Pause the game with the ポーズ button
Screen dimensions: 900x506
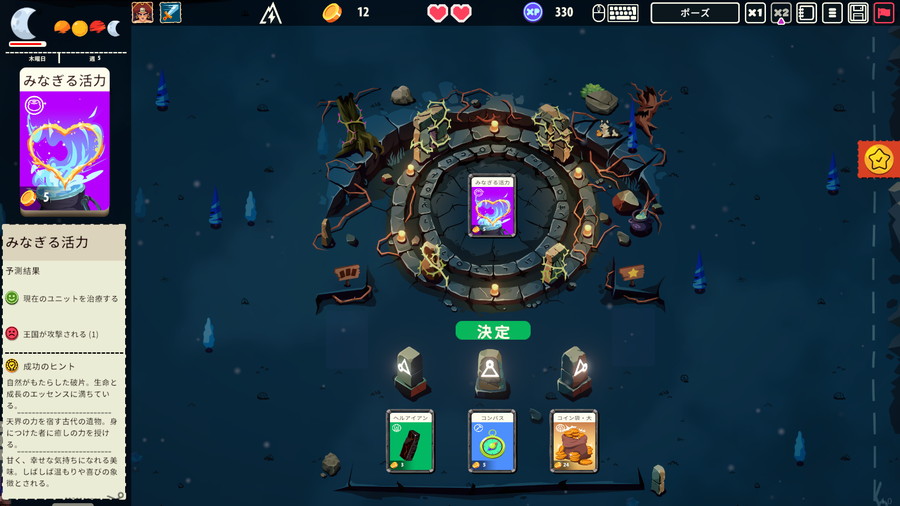click(695, 13)
